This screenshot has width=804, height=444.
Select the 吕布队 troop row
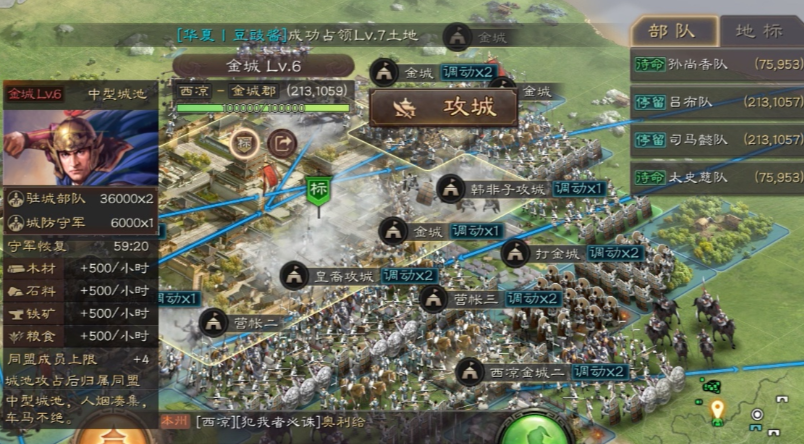coord(718,102)
